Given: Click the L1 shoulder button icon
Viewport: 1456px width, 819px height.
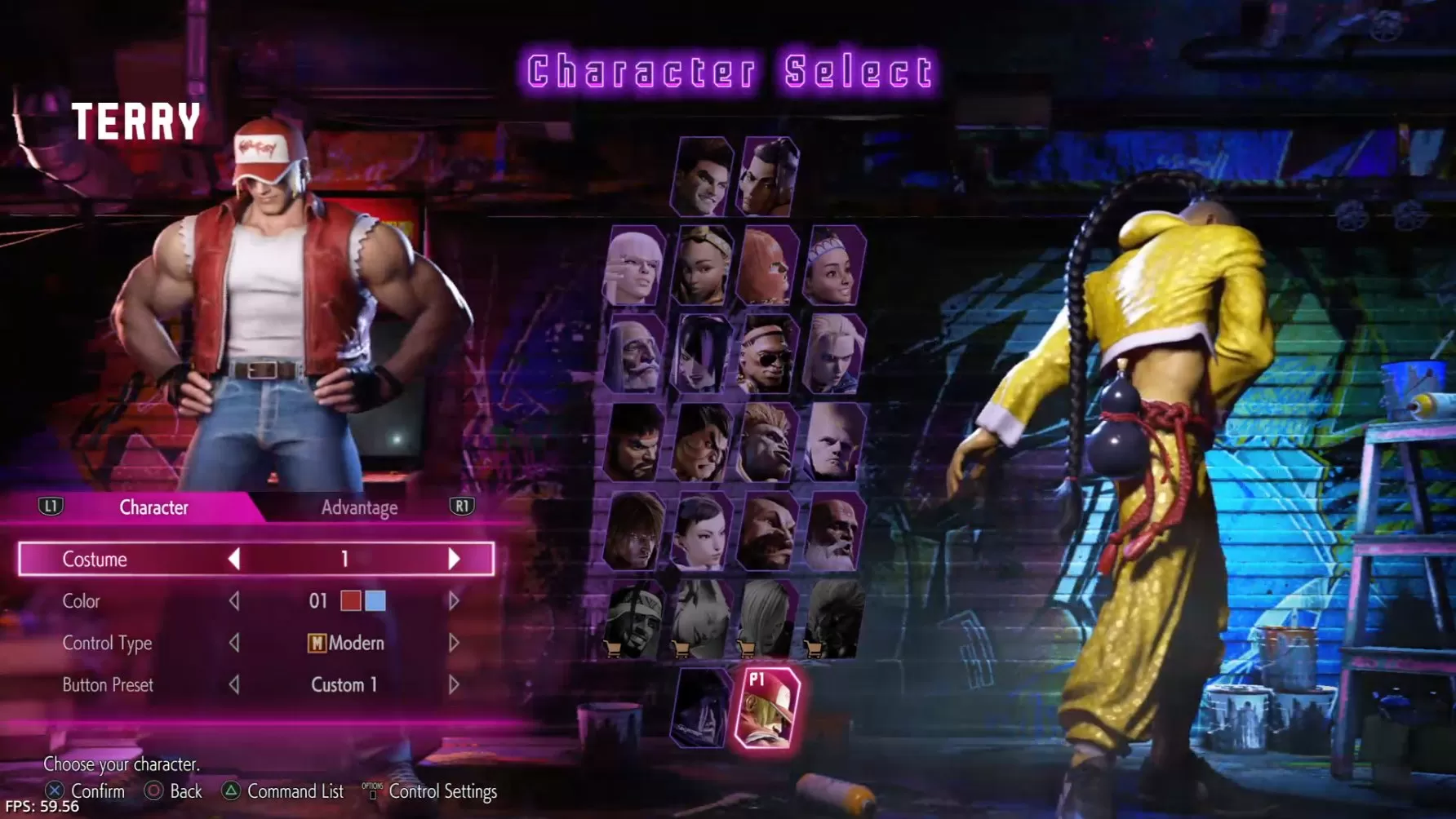Looking at the screenshot, I should click(51, 507).
